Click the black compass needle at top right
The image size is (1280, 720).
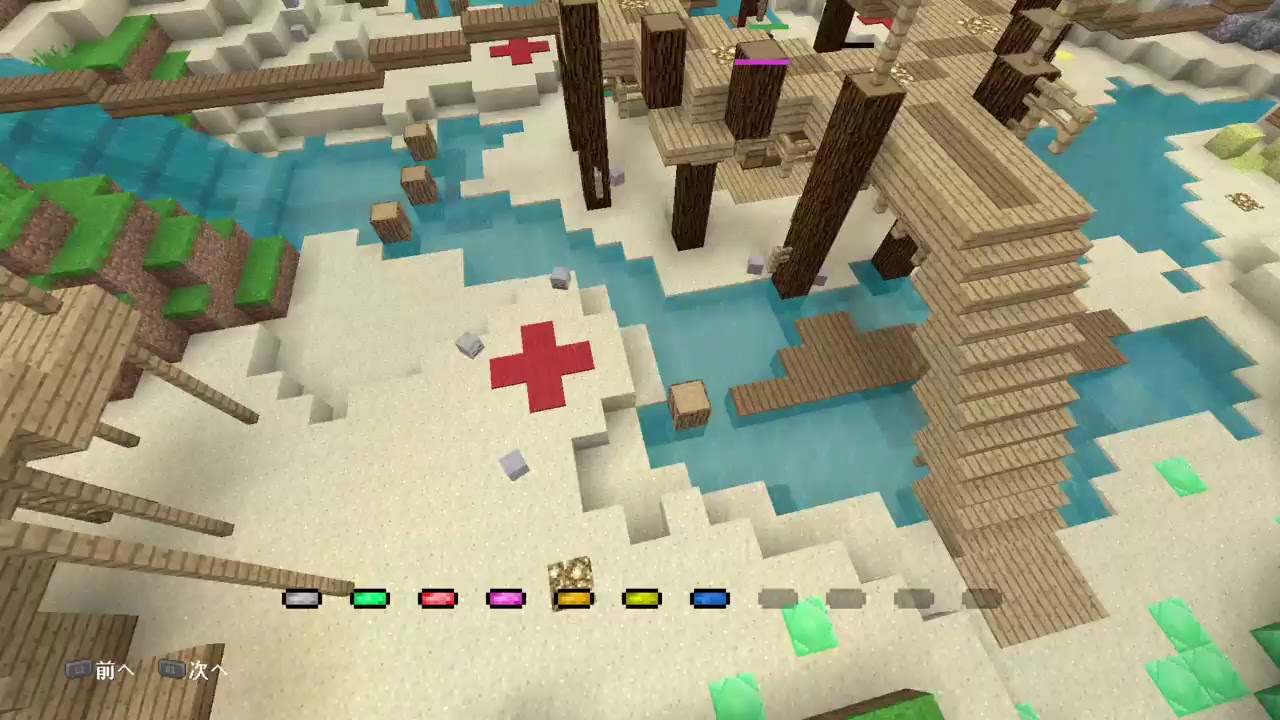tap(858, 45)
